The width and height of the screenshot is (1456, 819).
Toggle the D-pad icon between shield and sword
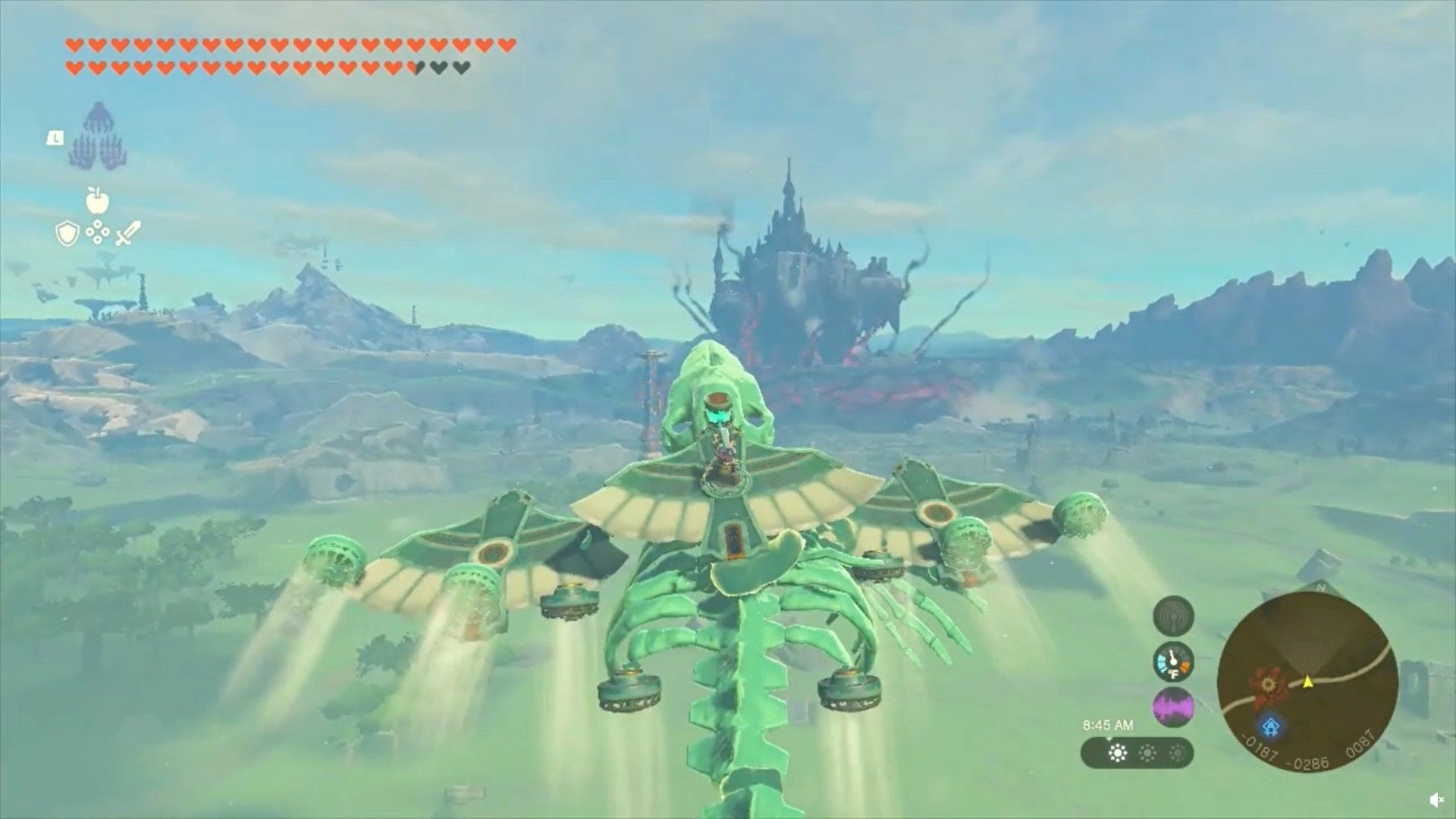coord(97,231)
